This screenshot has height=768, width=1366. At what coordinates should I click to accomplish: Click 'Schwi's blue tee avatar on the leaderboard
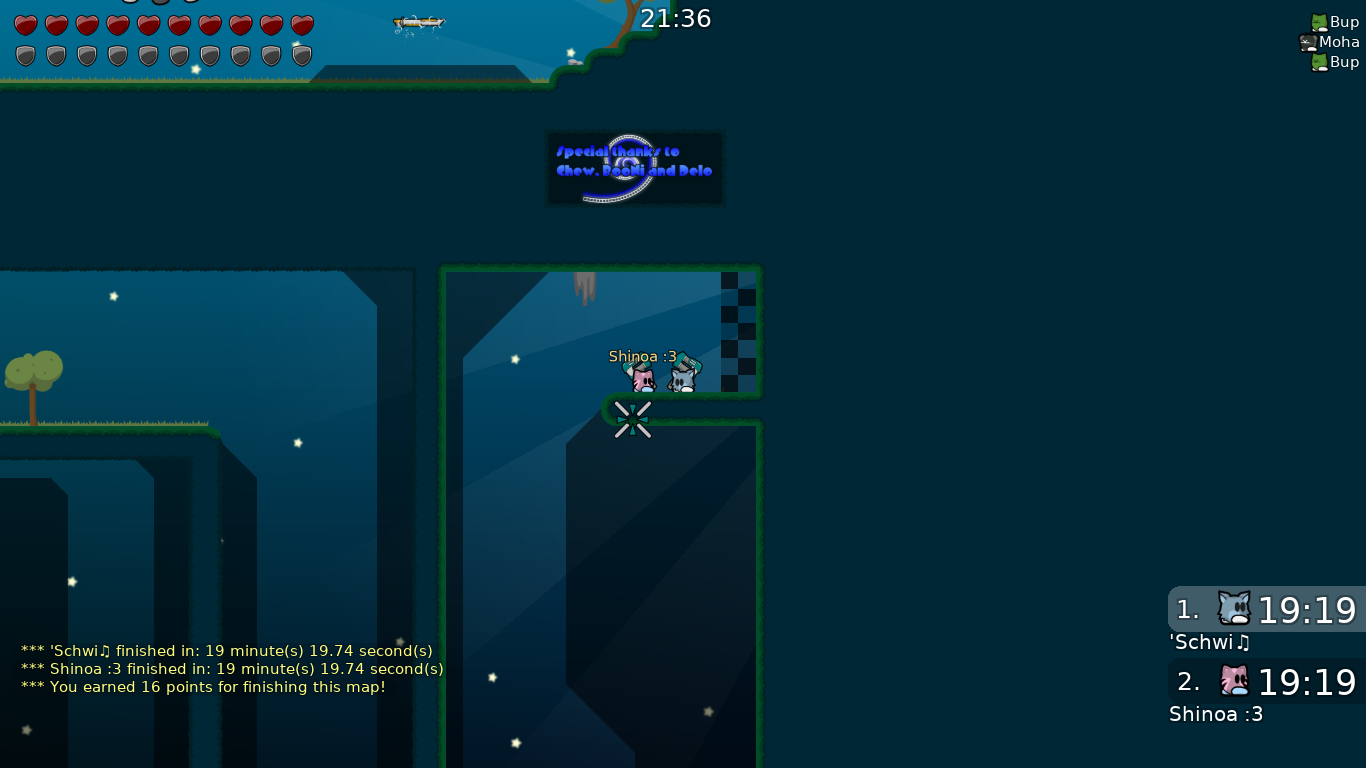[x=1234, y=609]
